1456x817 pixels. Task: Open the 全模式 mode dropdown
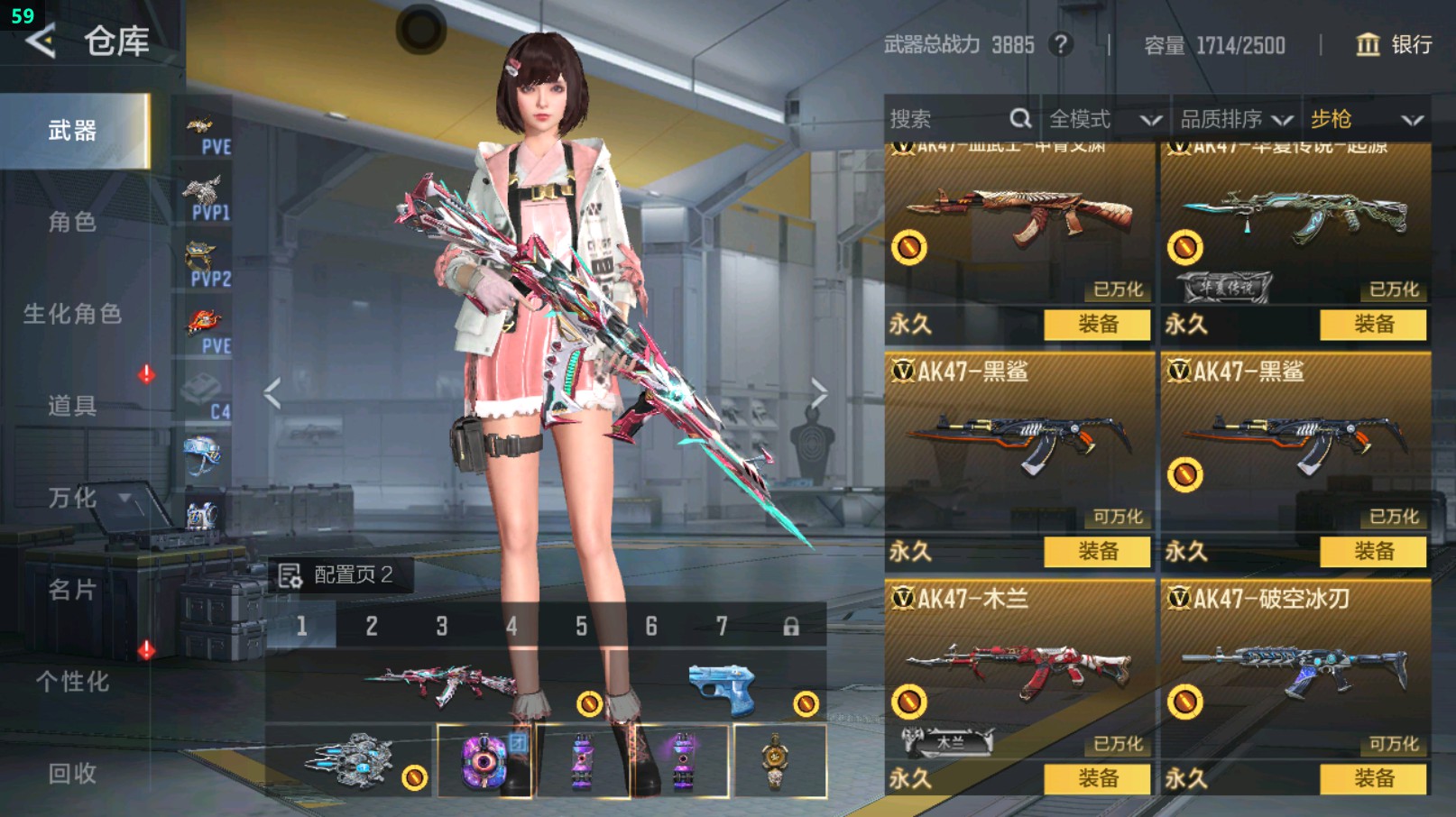point(1104,119)
